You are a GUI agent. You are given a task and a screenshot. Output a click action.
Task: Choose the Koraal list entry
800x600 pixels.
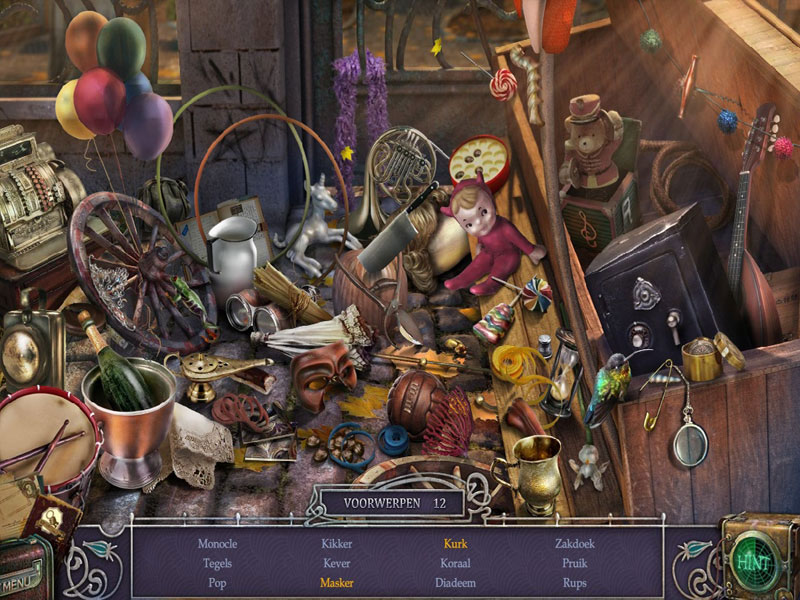(x=455, y=563)
